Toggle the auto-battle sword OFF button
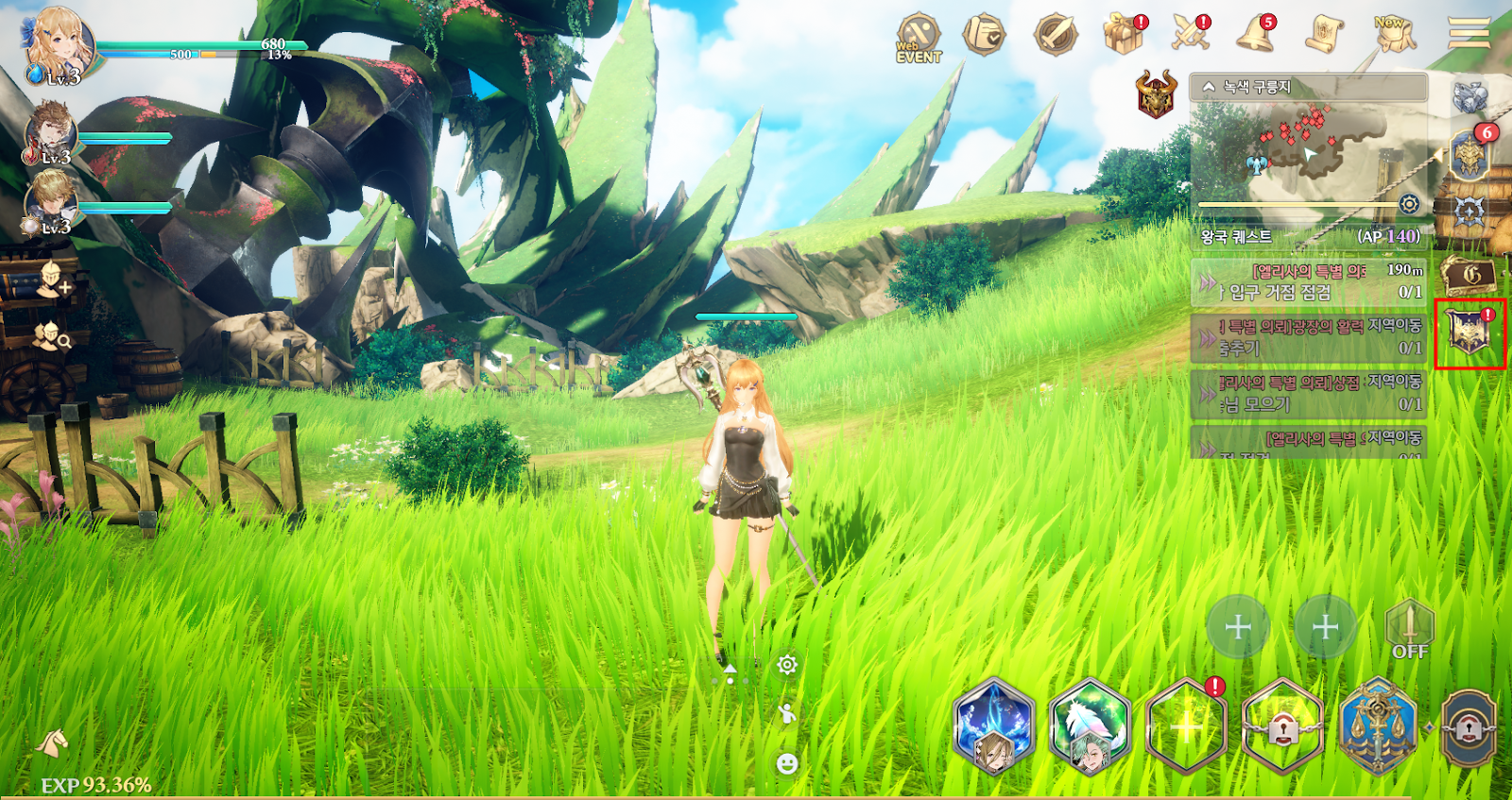This screenshot has width=1512, height=800. click(1409, 630)
